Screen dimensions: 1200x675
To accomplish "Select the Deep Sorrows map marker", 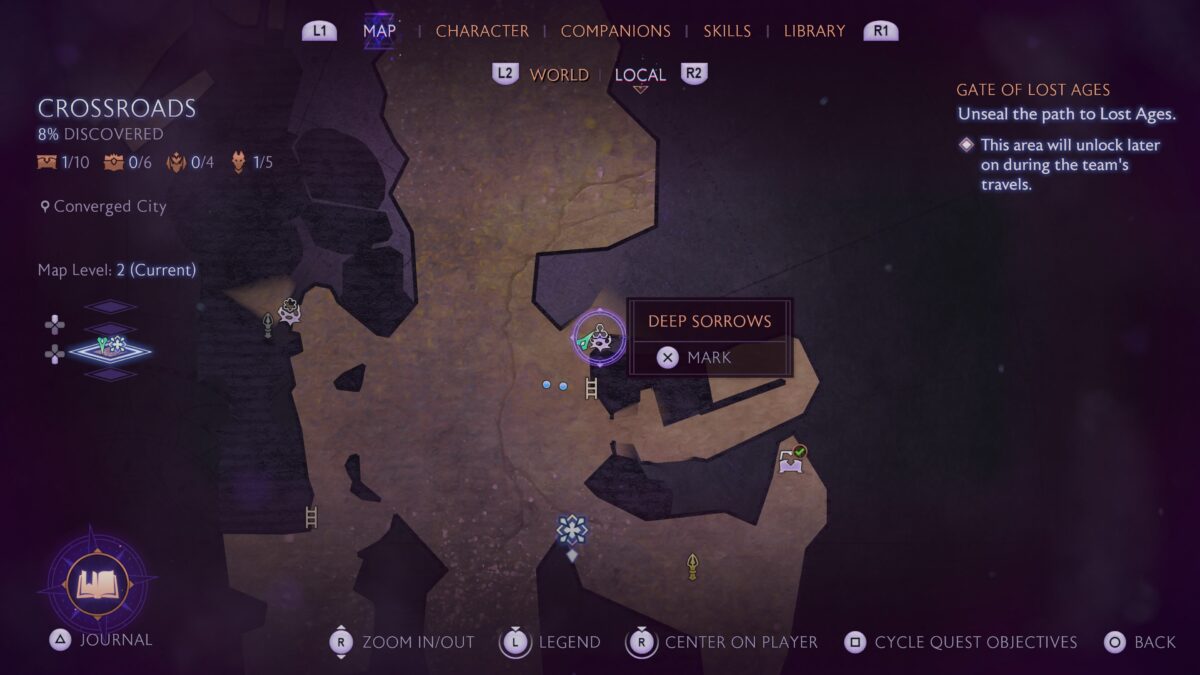I will click(x=599, y=339).
